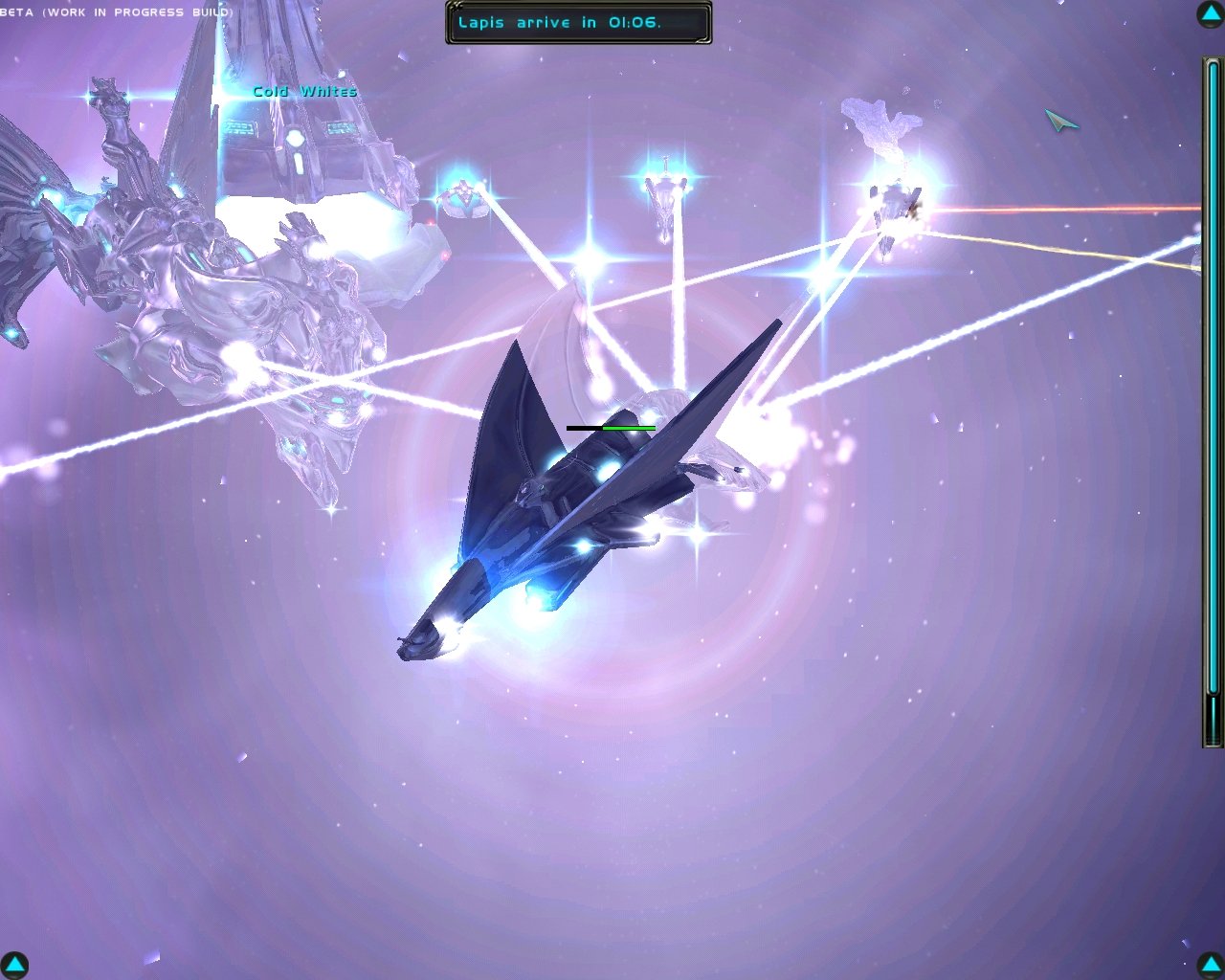This screenshot has height=980, width=1225.
Task: Click the Cold Whites name label
Action: tap(304, 91)
